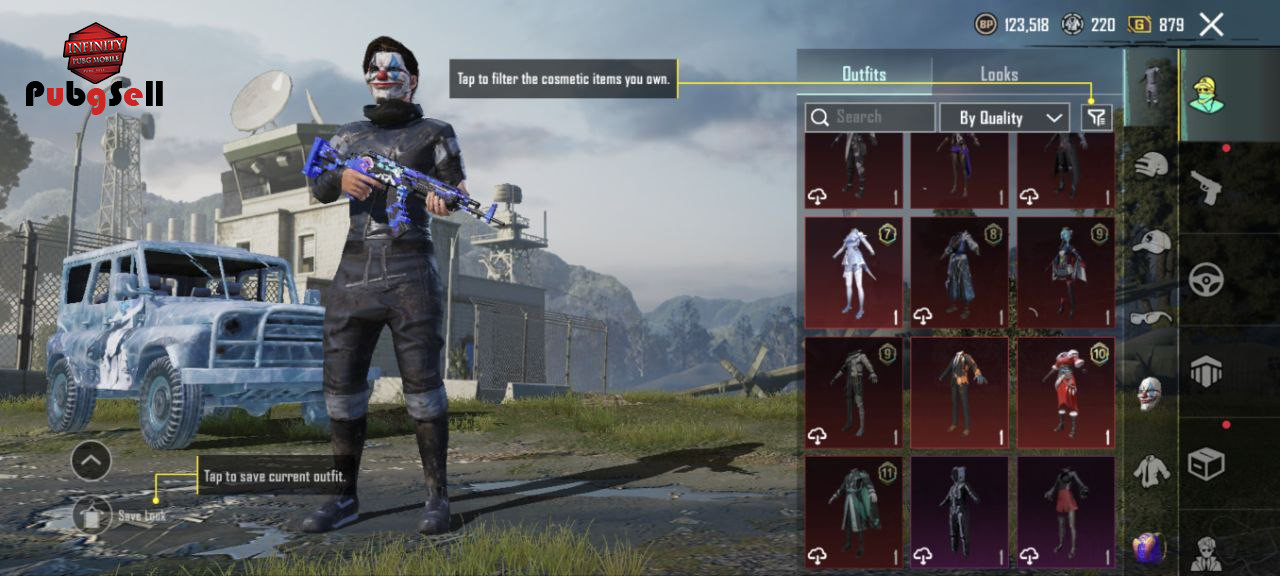The width and height of the screenshot is (1280, 576).
Task: Open the helmet category
Action: point(1152,165)
